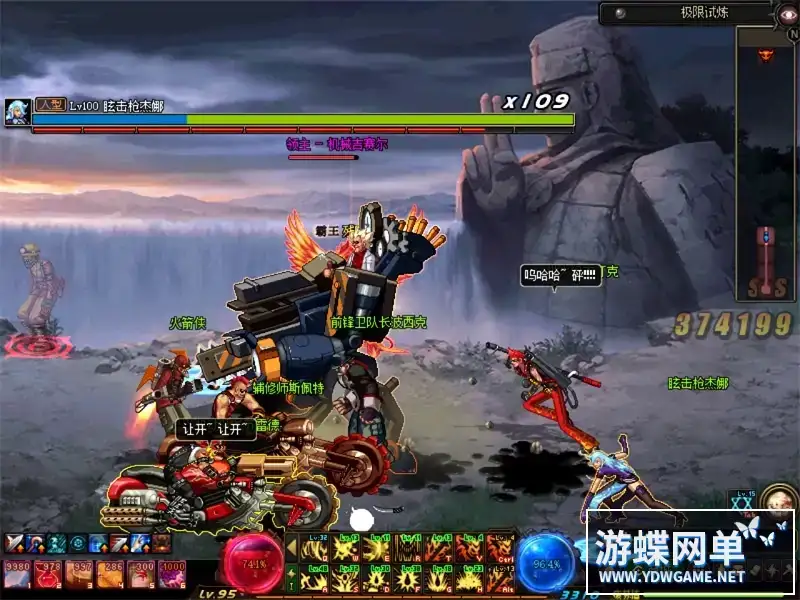The width and height of the screenshot is (800, 600).
Task: Activate the Lv.48 skill bound to A
Action: coord(317,579)
